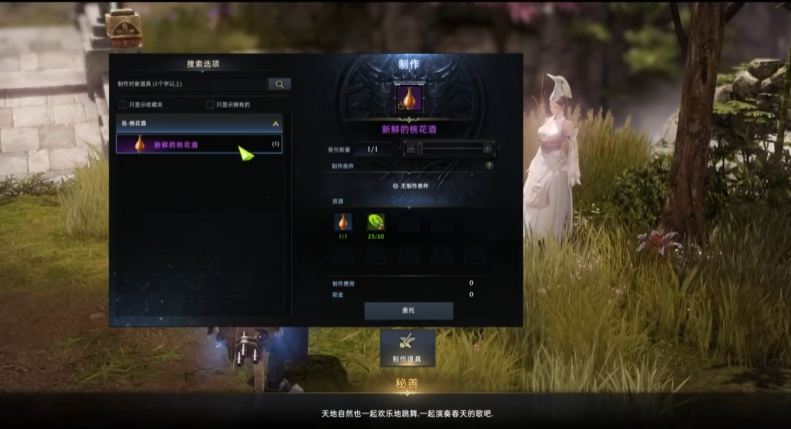Screen dimensions: 791x429
Task: Increase craft quantity with the plus button
Action: point(489,149)
